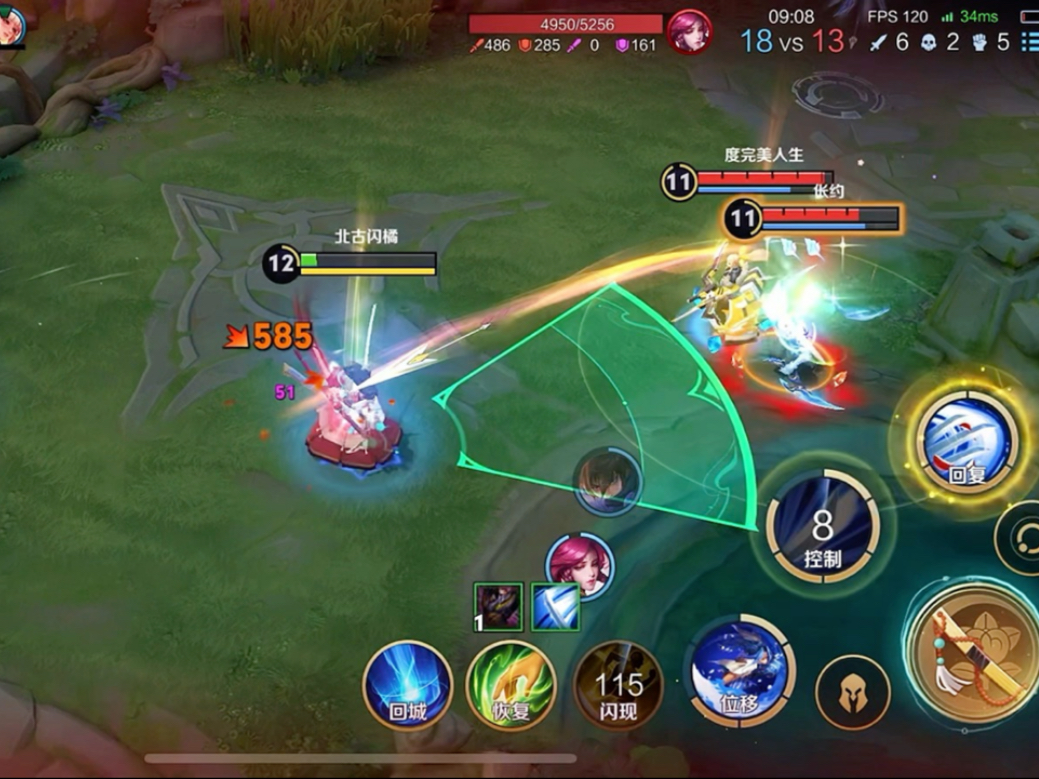Tap the 回城 recall spell button
Image resolution: width=1039 pixels, height=779 pixels.
407,686
